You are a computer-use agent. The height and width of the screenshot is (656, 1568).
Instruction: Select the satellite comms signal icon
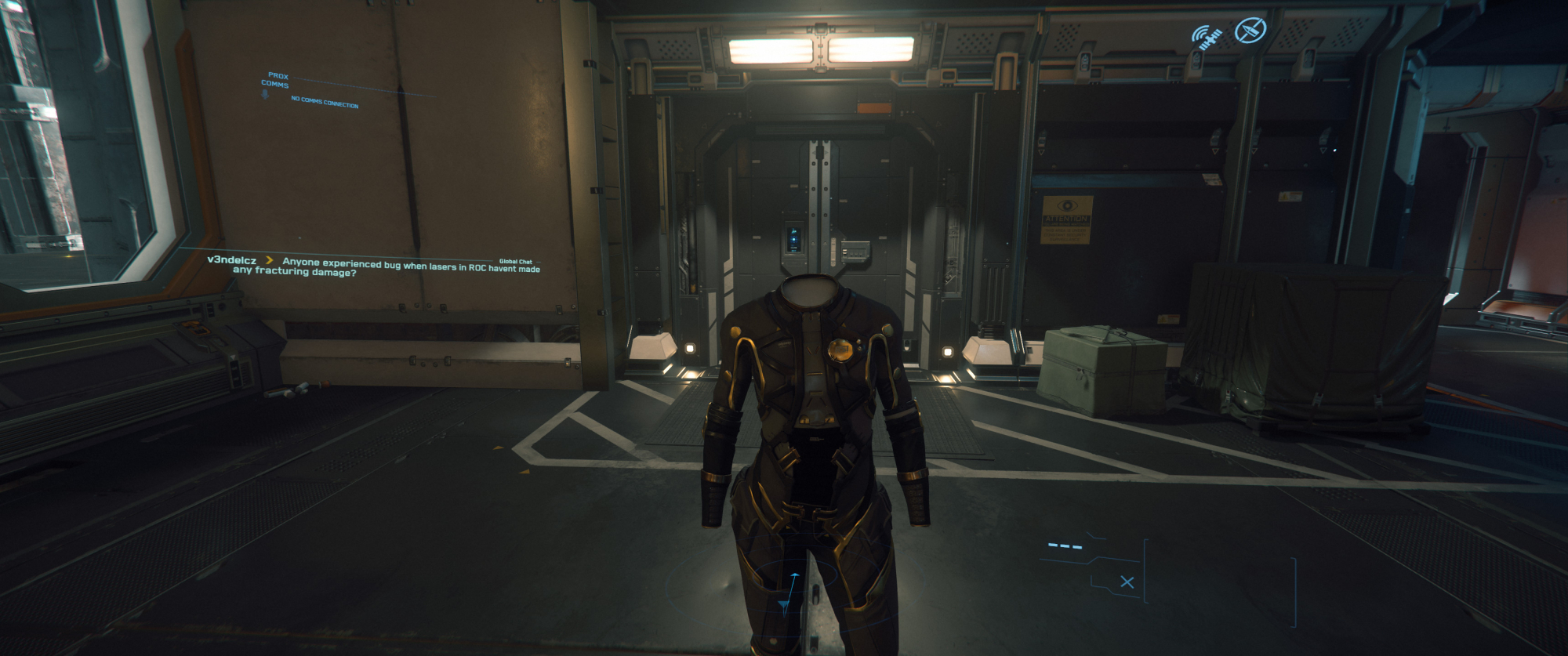click(x=1207, y=37)
